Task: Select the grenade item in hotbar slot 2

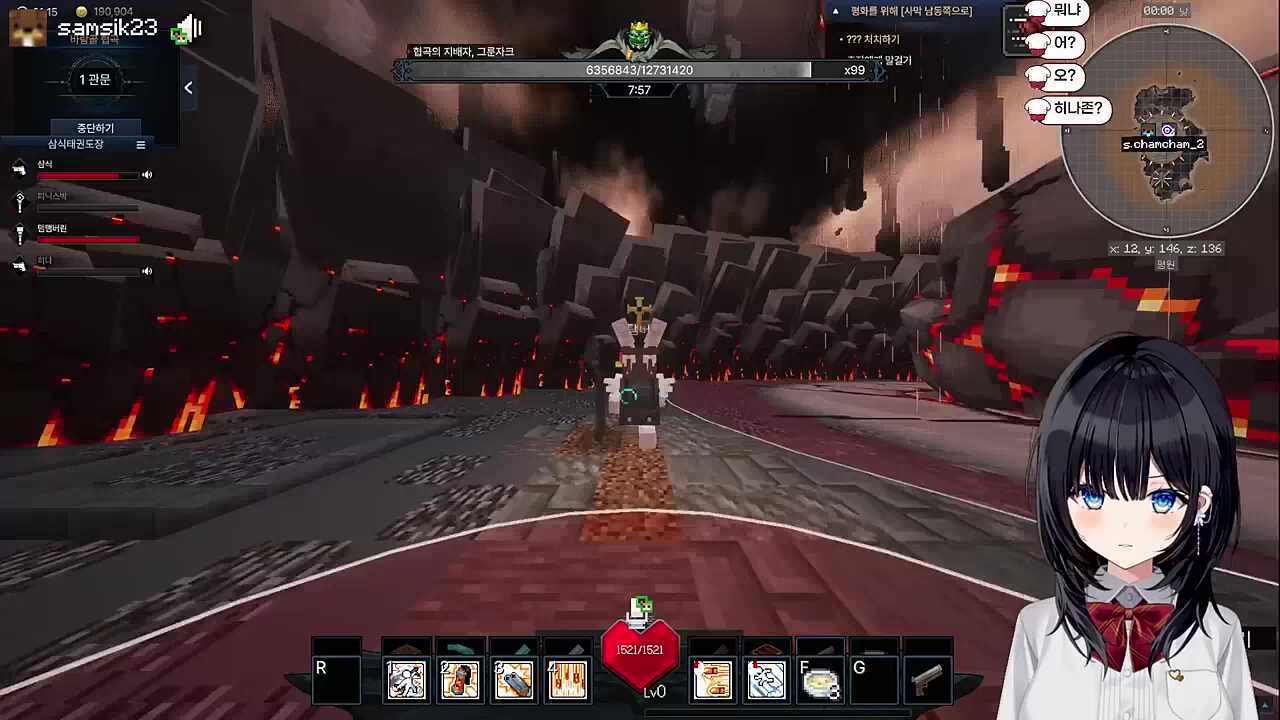Action: pyautogui.click(x=459, y=678)
